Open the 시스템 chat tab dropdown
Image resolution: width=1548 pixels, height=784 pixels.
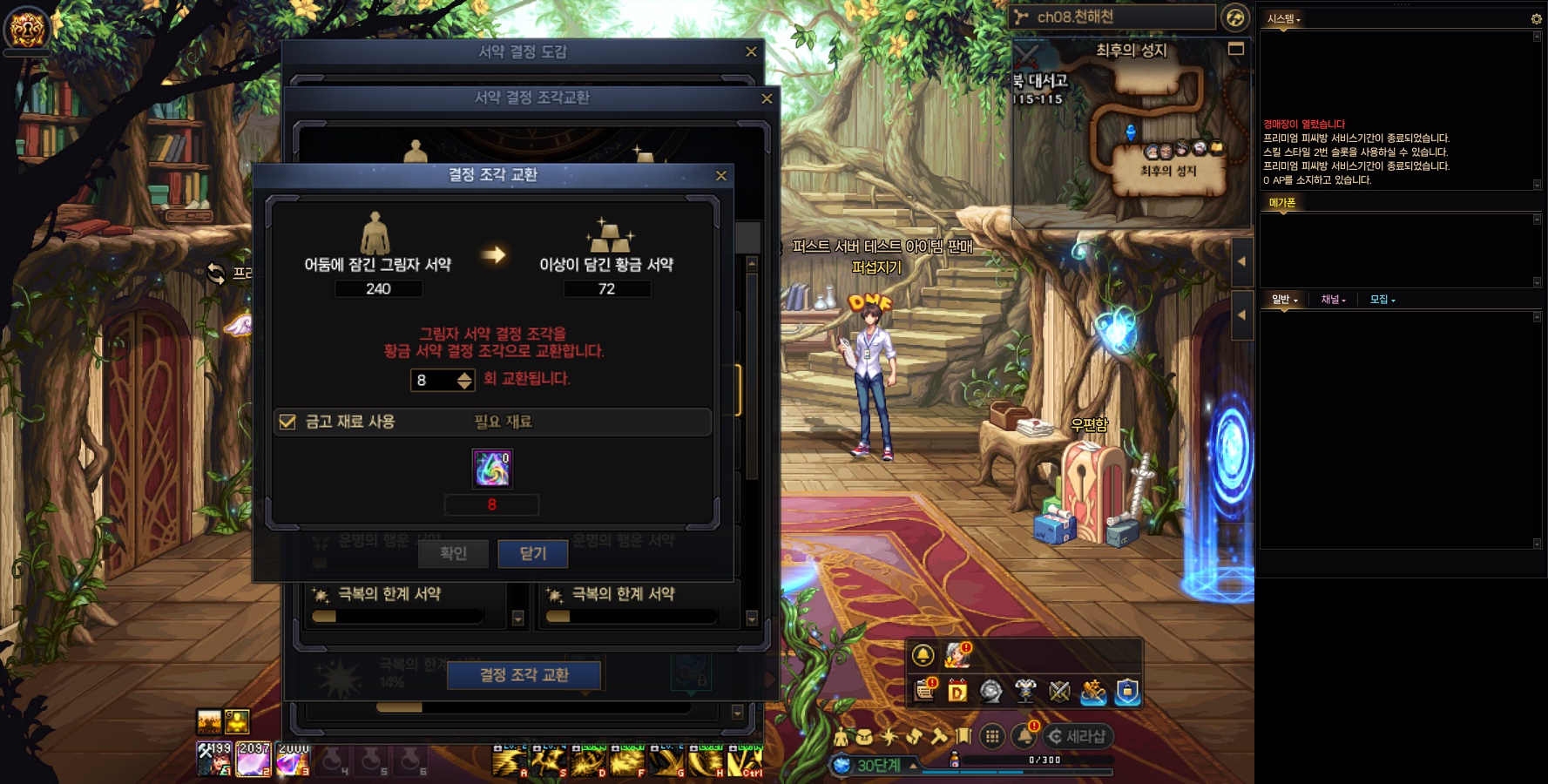click(x=1284, y=18)
